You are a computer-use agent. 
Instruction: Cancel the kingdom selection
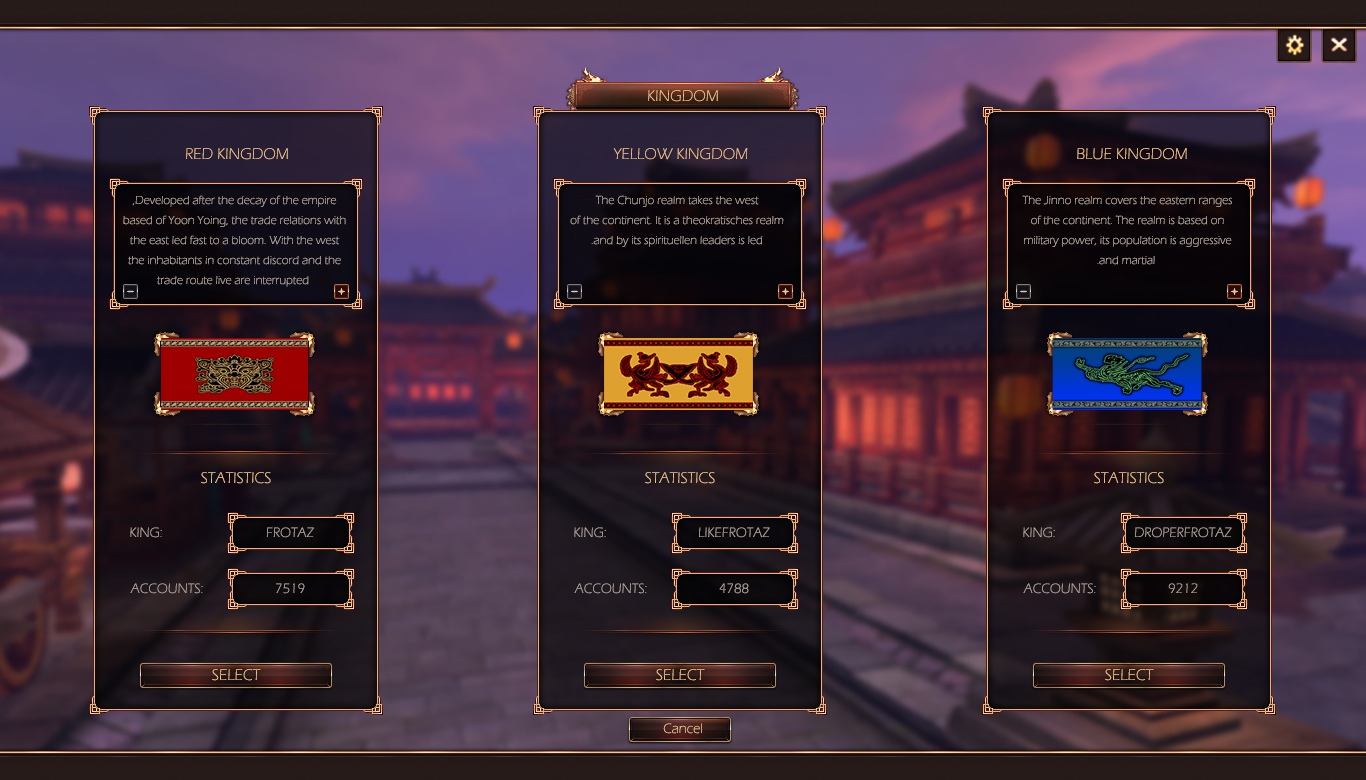(x=680, y=729)
